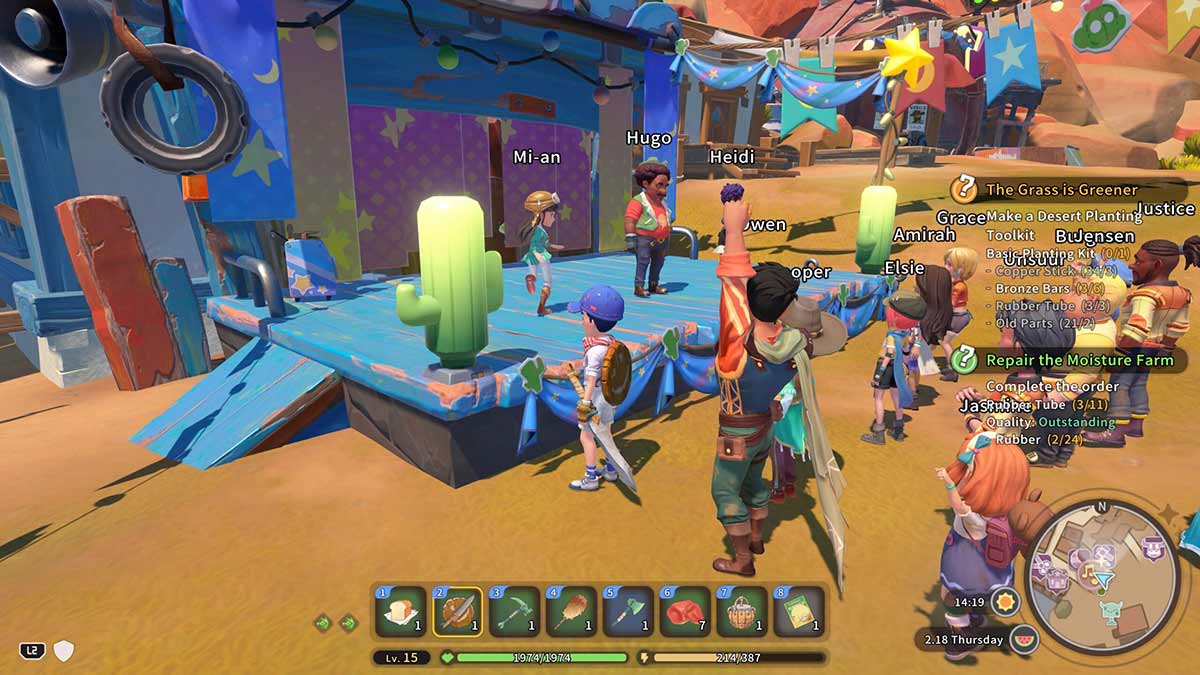Select the bread item in hotbar slot 1
The image size is (1200, 675).
tap(400, 612)
